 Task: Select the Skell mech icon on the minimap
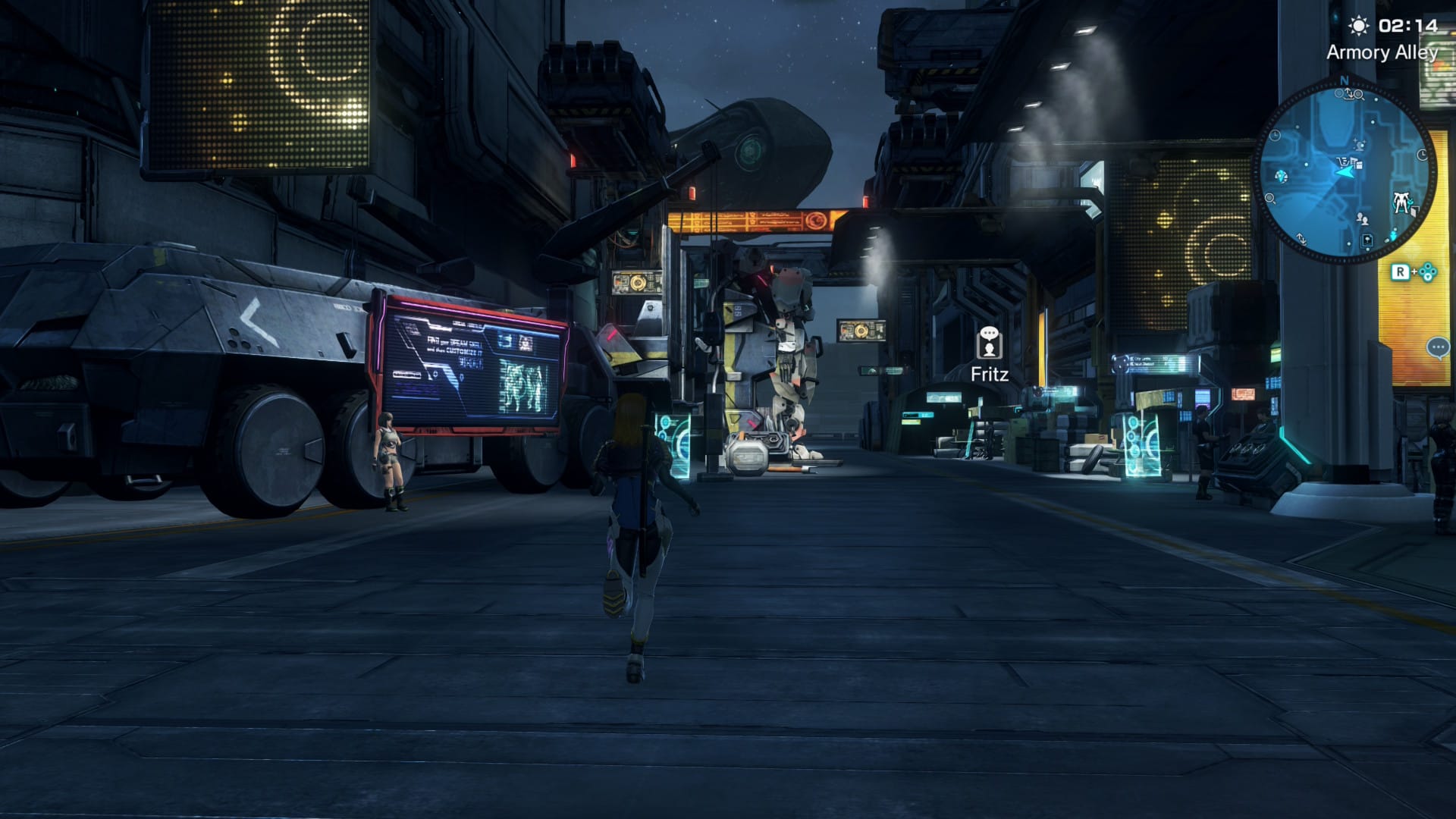1401,201
